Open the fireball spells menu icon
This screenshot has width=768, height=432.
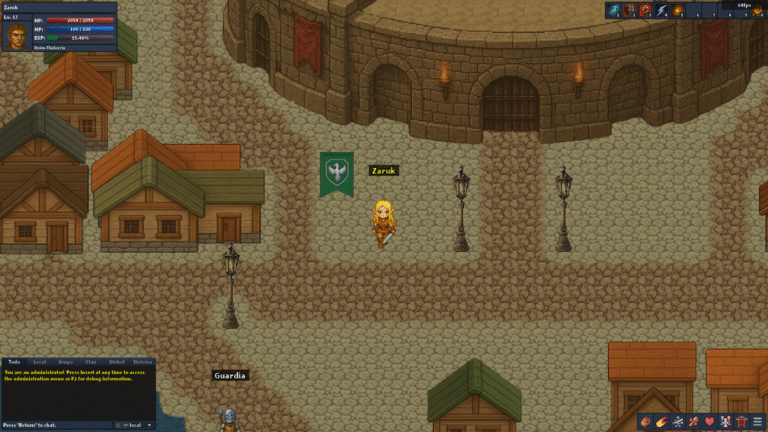662,422
